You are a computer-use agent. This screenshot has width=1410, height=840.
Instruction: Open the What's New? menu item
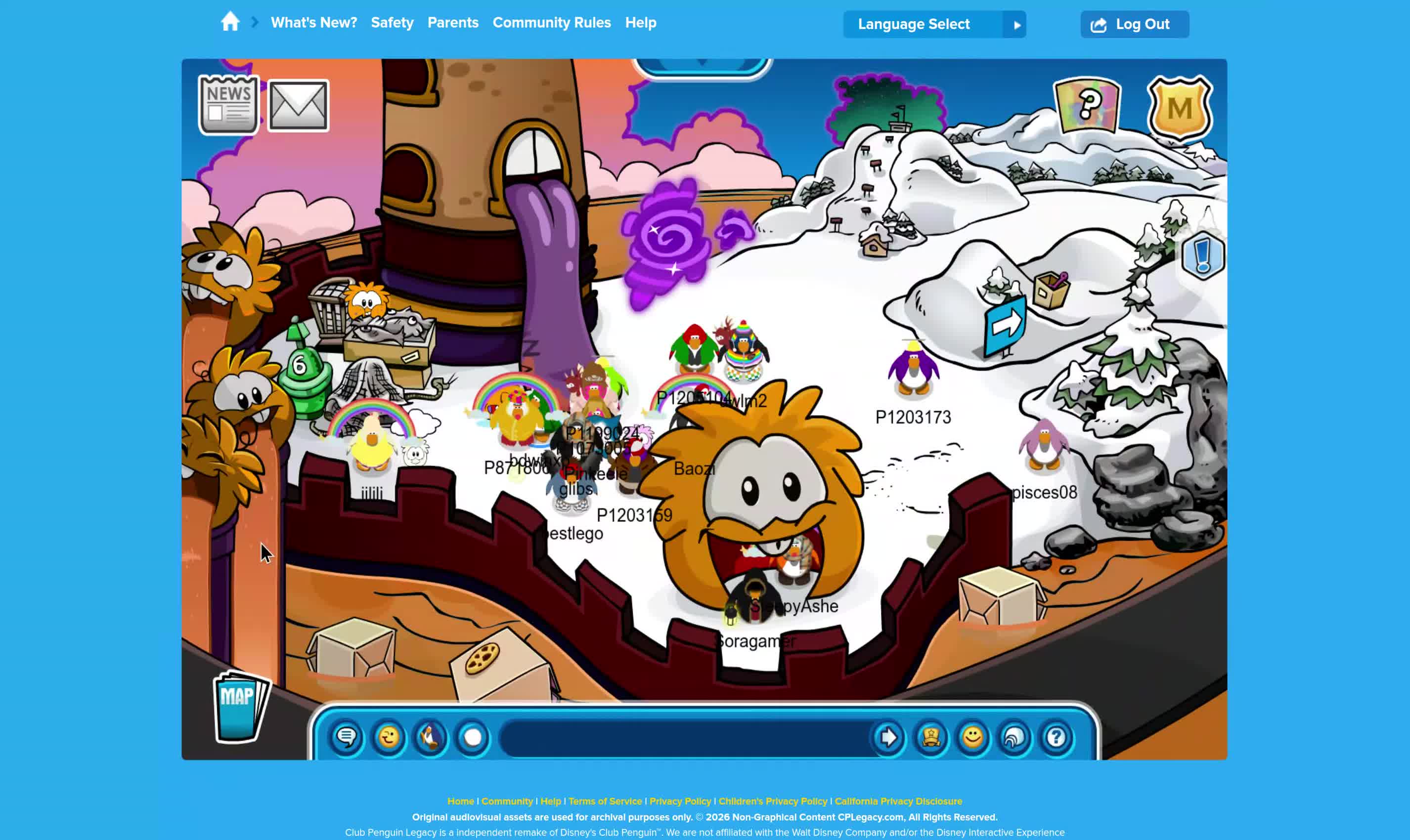pyautogui.click(x=314, y=23)
